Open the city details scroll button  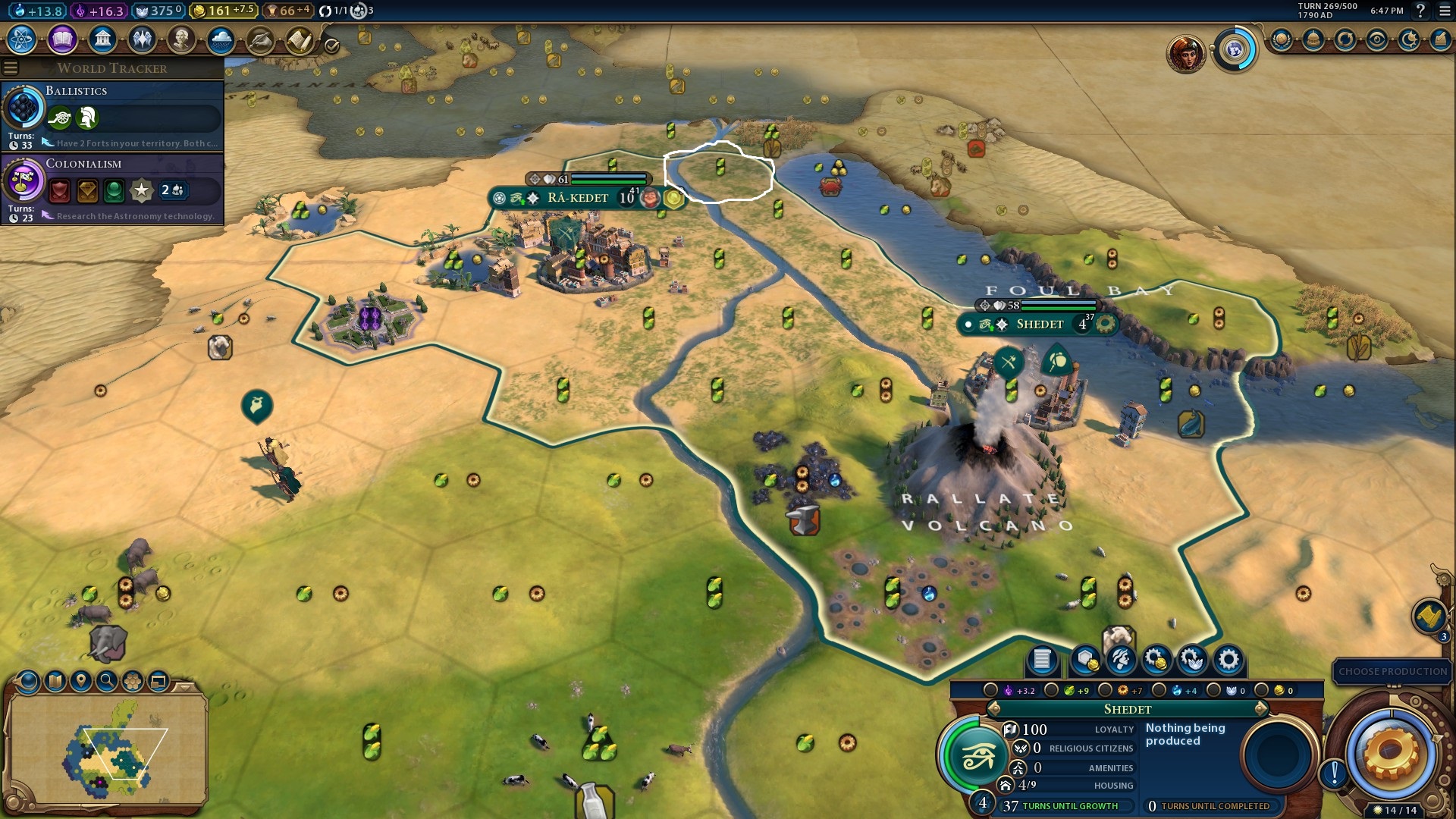(x=1042, y=660)
